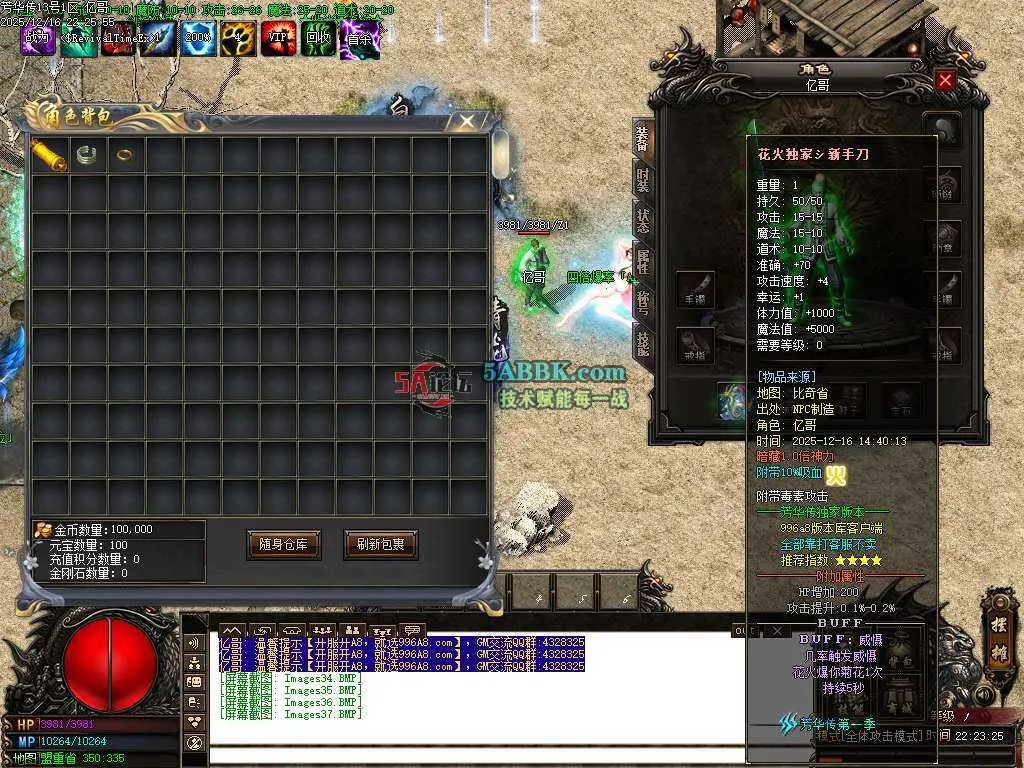
Task: Select the silver coiled ring item
Action: (87, 155)
